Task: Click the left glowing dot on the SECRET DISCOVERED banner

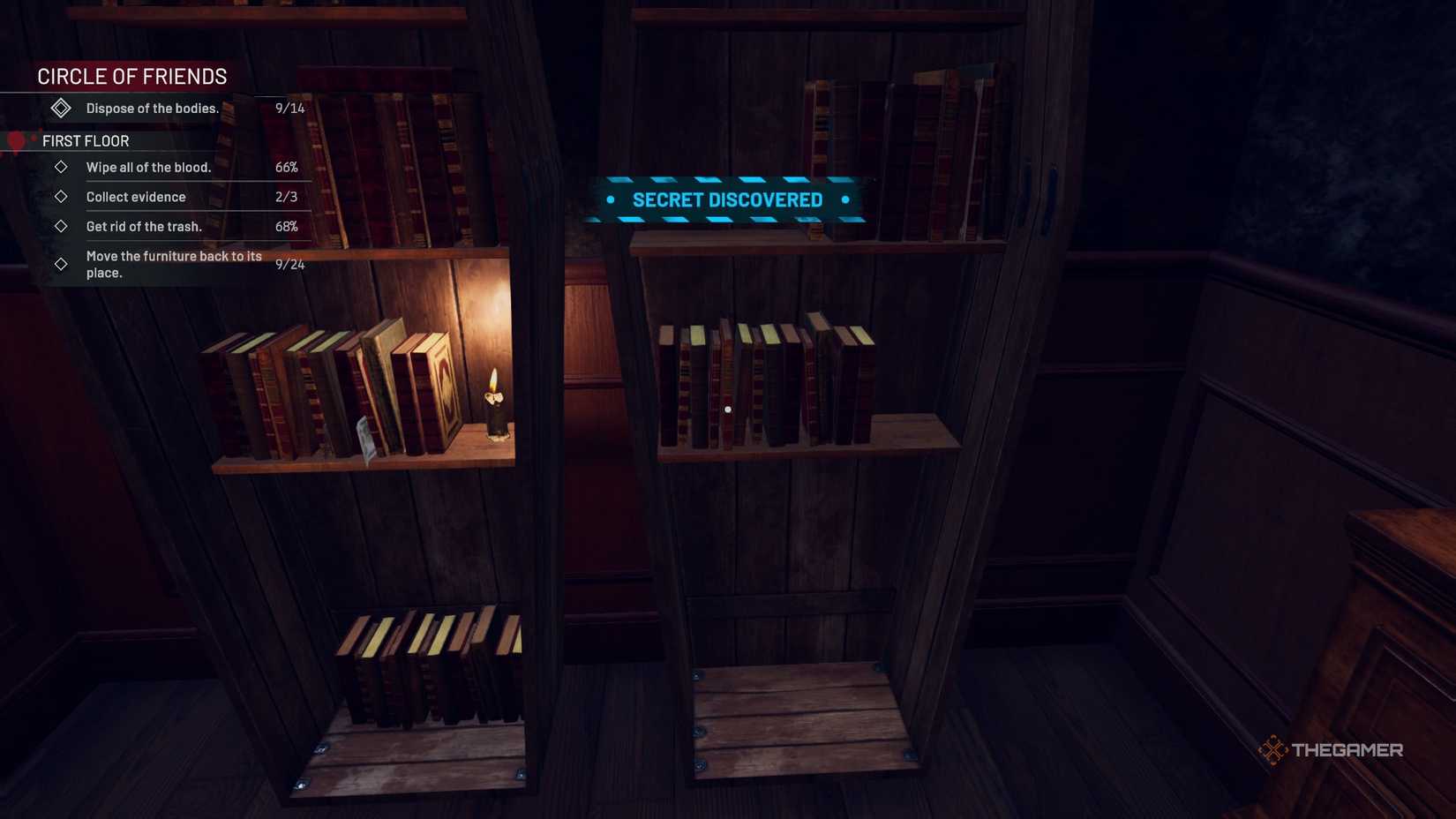Action: (x=611, y=199)
